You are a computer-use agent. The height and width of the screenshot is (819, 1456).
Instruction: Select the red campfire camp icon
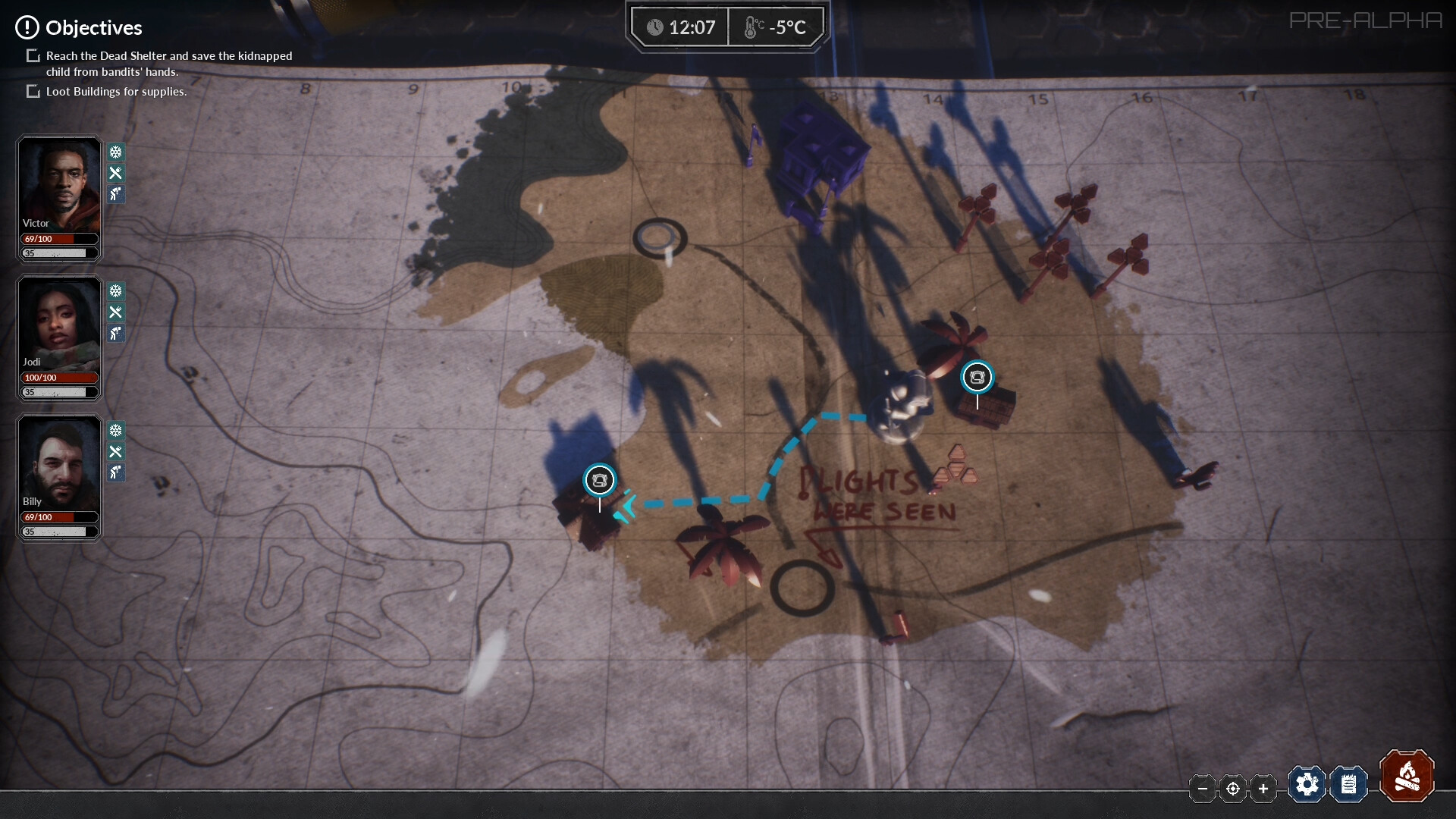pyautogui.click(x=1407, y=777)
